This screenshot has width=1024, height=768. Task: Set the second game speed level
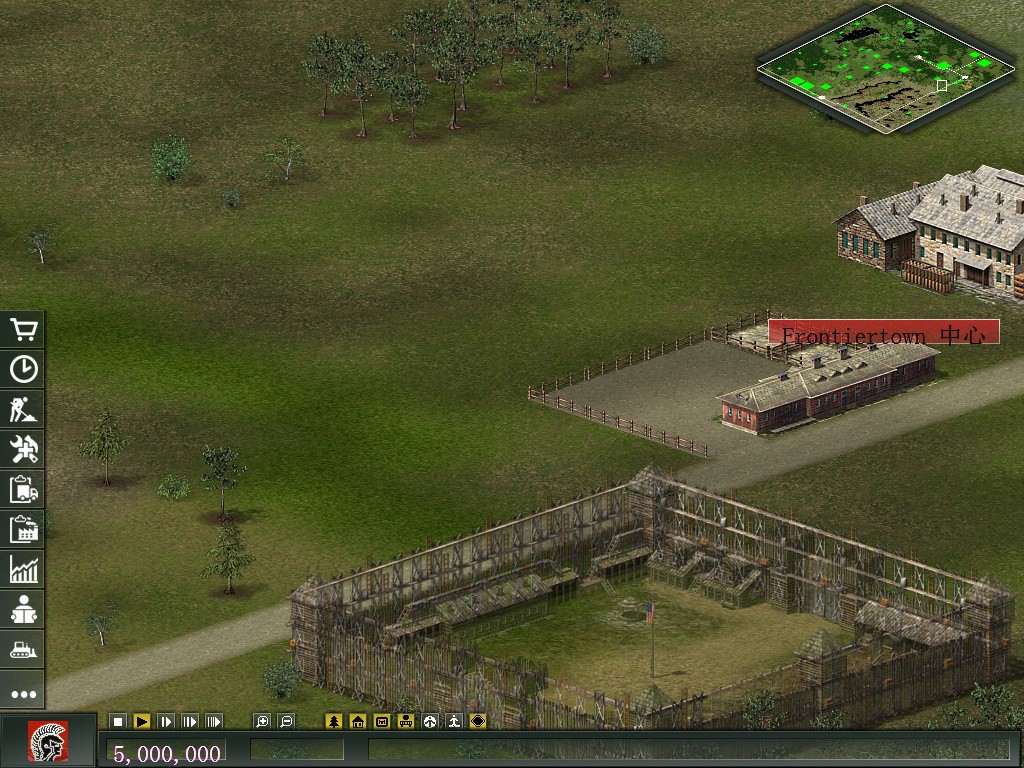point(166,721)
